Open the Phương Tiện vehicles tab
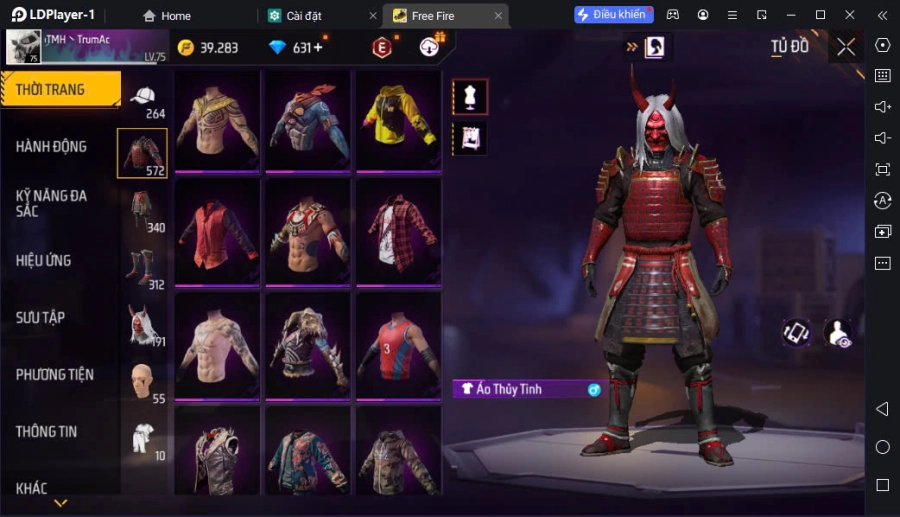This screenshot has width=900, height=517. tap(55, 374)
